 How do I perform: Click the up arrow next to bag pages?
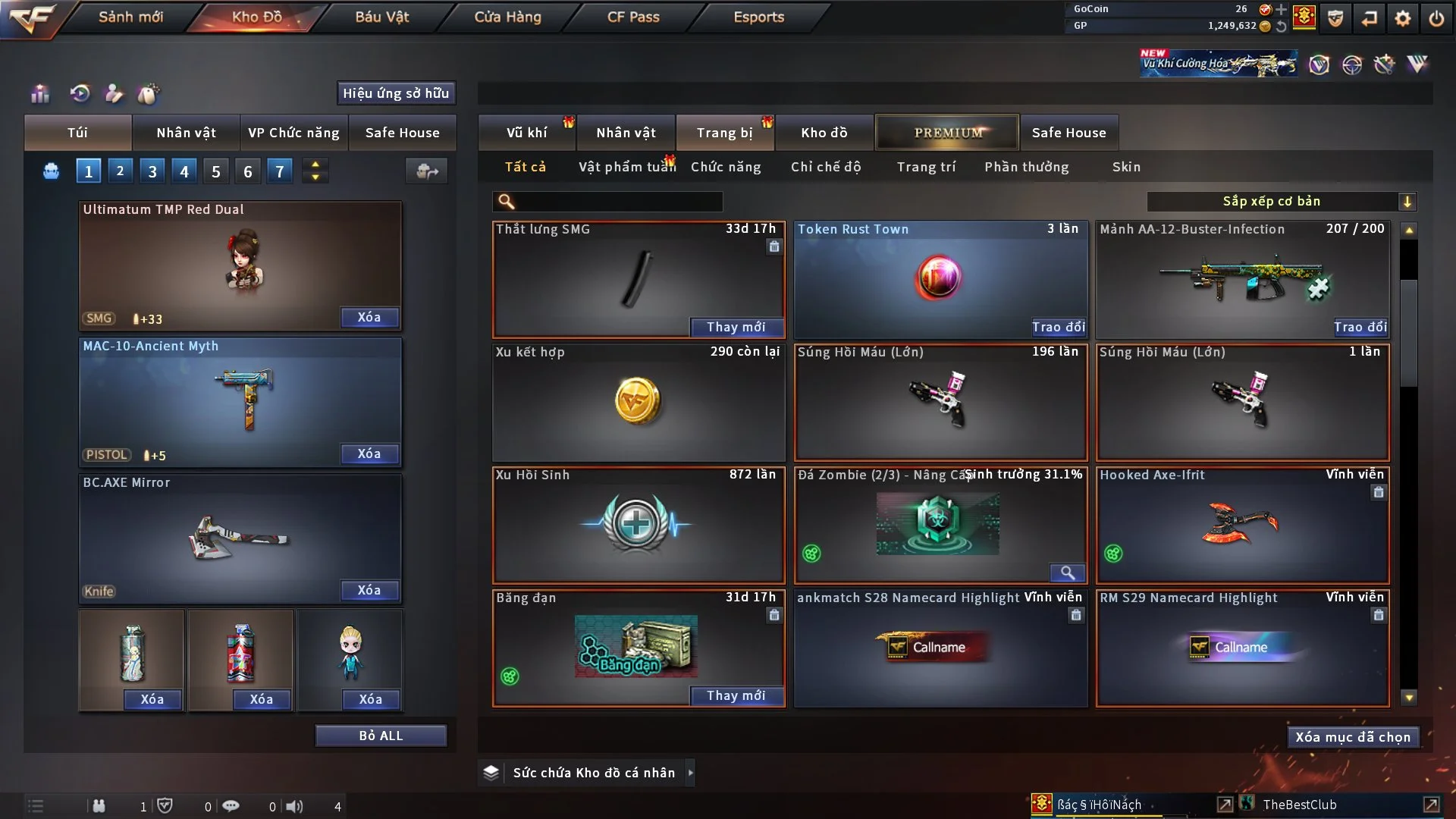pos(315,164)
